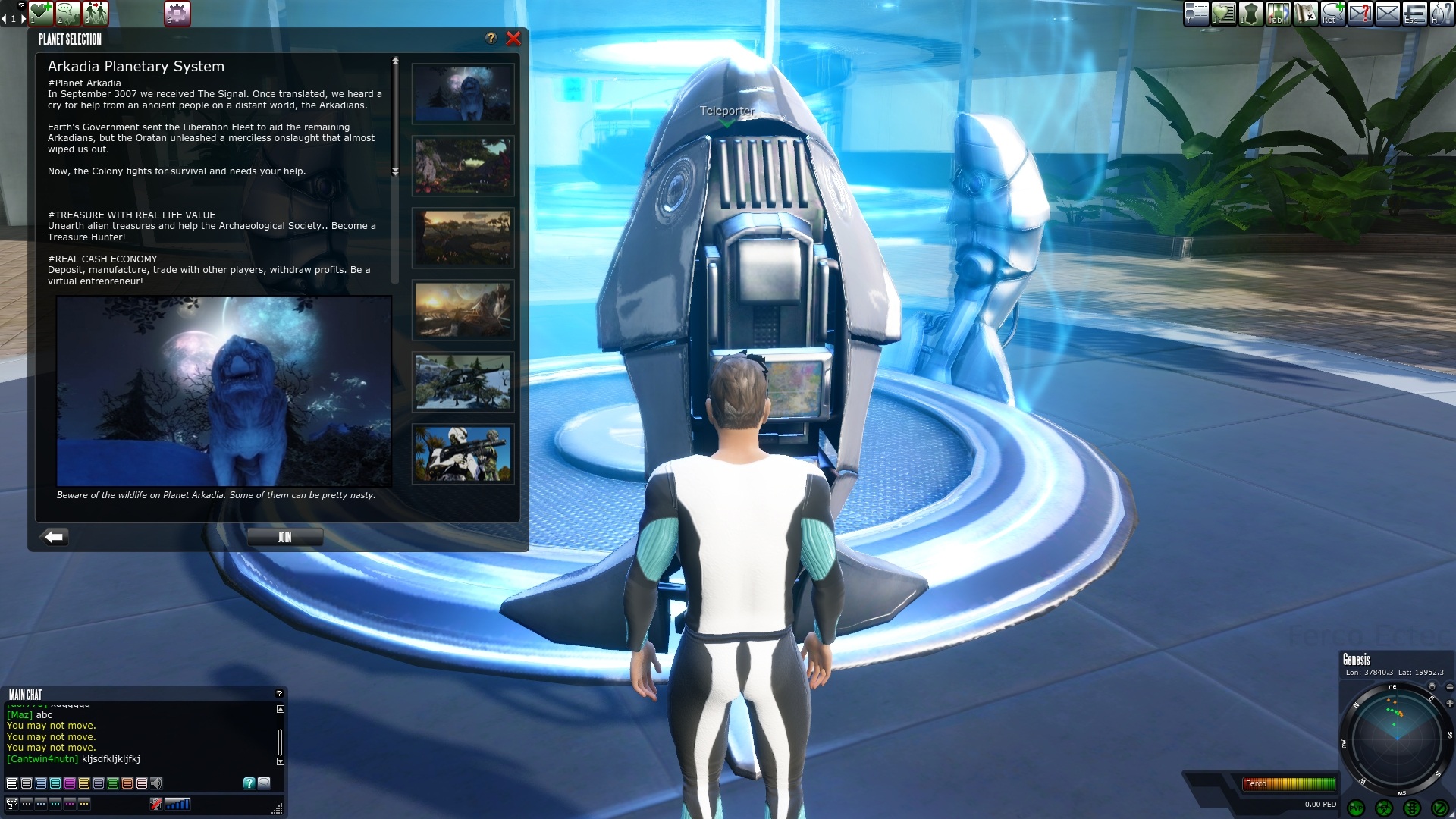Toggle the chat speaker sound icon
This screenshot has width=1456, height=819.
click(156, 783)
